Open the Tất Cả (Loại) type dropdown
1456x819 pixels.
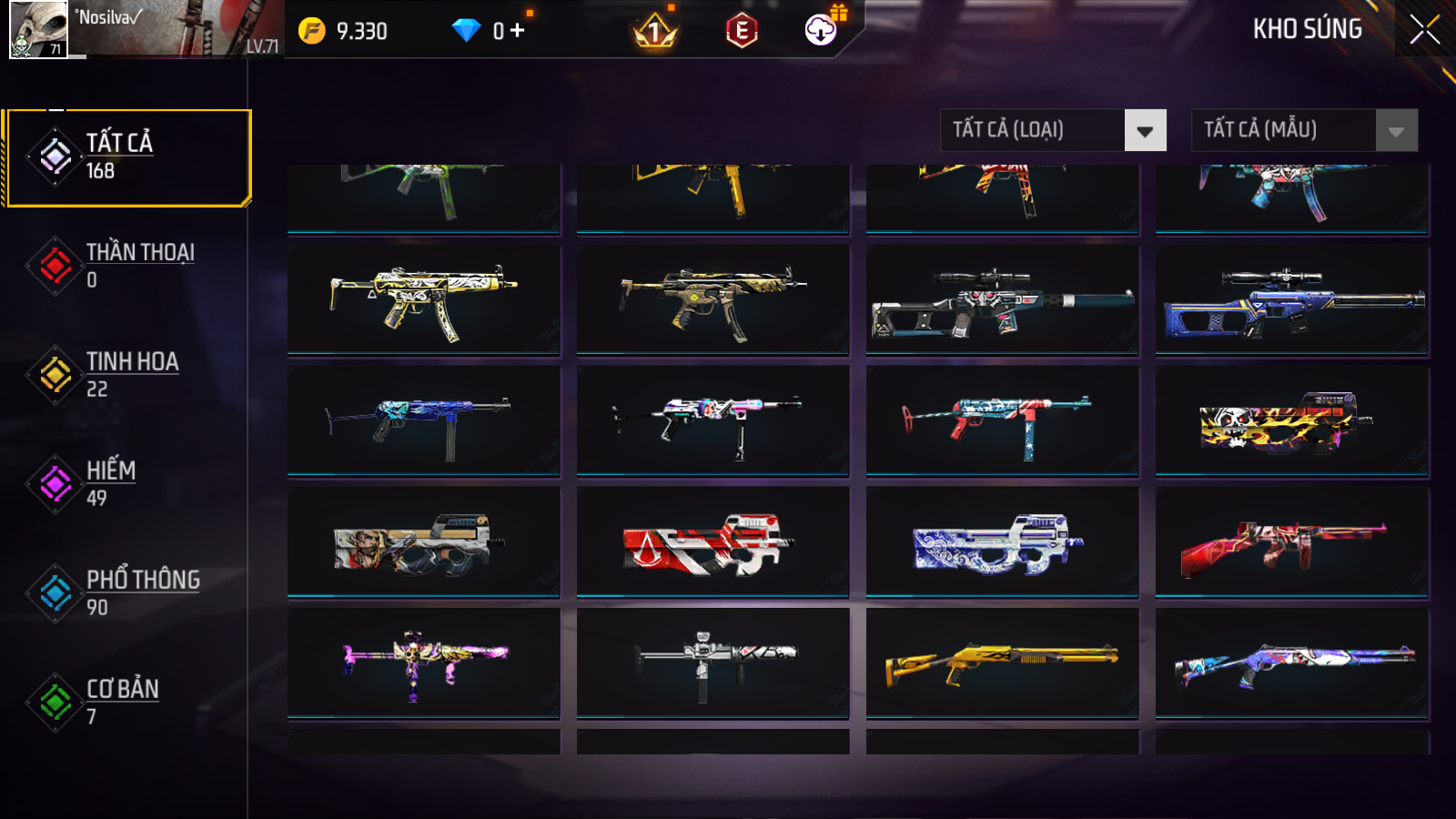[1053, 130]
